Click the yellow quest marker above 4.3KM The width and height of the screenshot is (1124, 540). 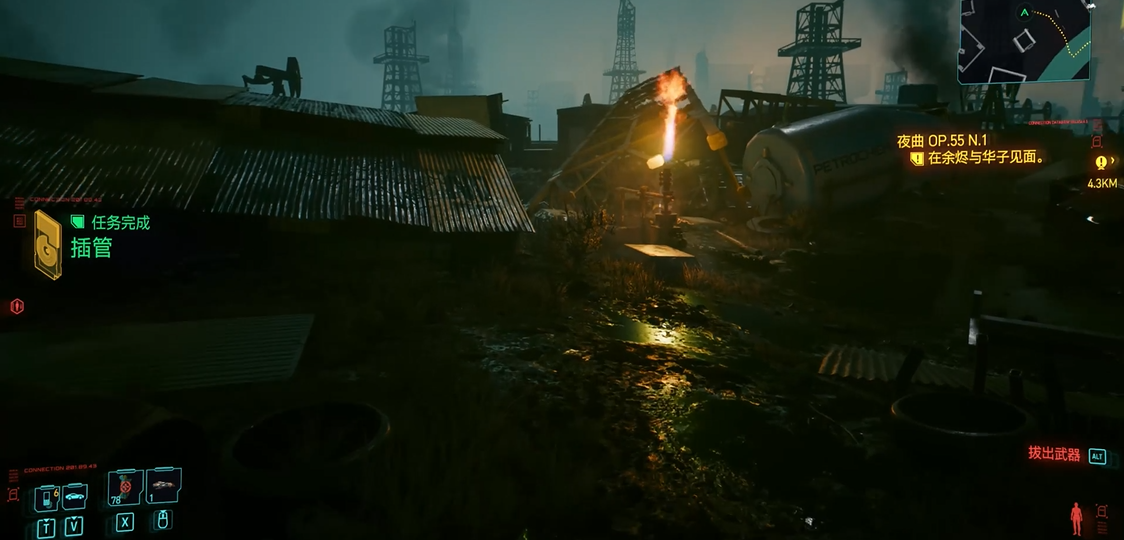pos(1100,162)
